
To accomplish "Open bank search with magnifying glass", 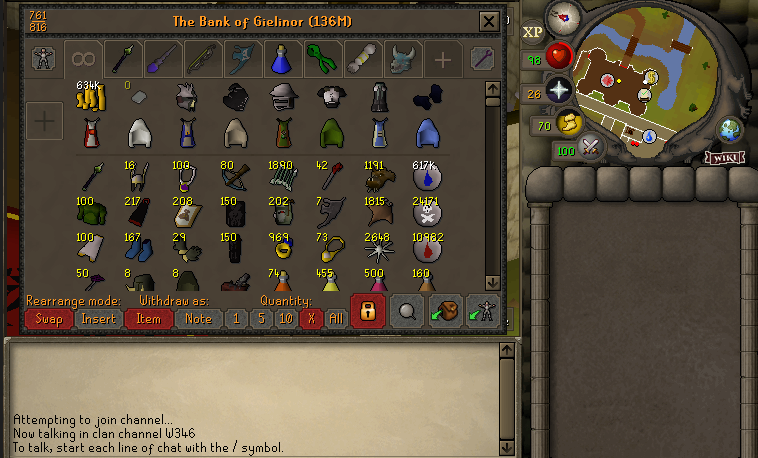I will pos(407,311).
